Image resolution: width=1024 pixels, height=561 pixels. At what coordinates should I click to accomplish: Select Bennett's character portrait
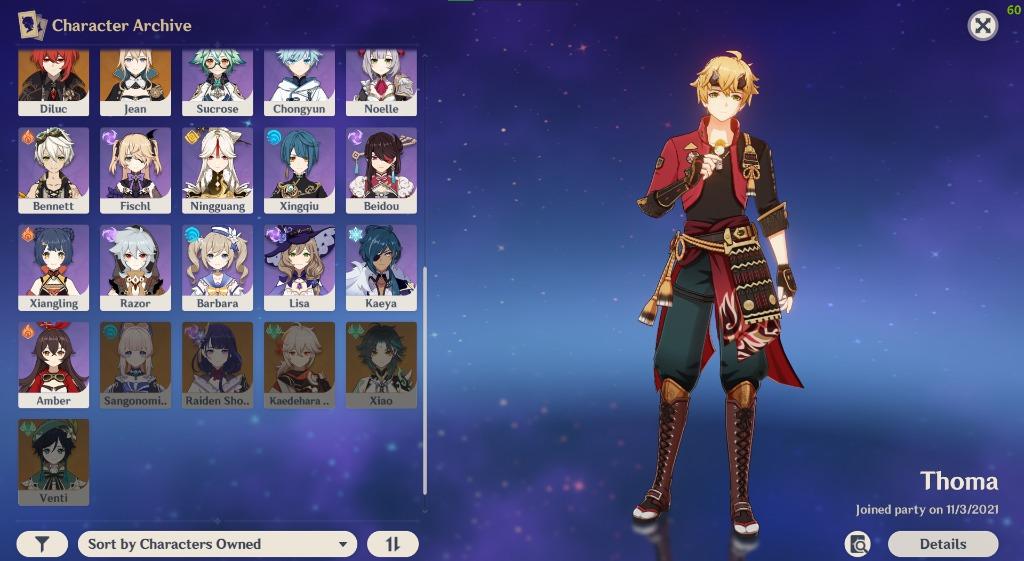(53, 169)
